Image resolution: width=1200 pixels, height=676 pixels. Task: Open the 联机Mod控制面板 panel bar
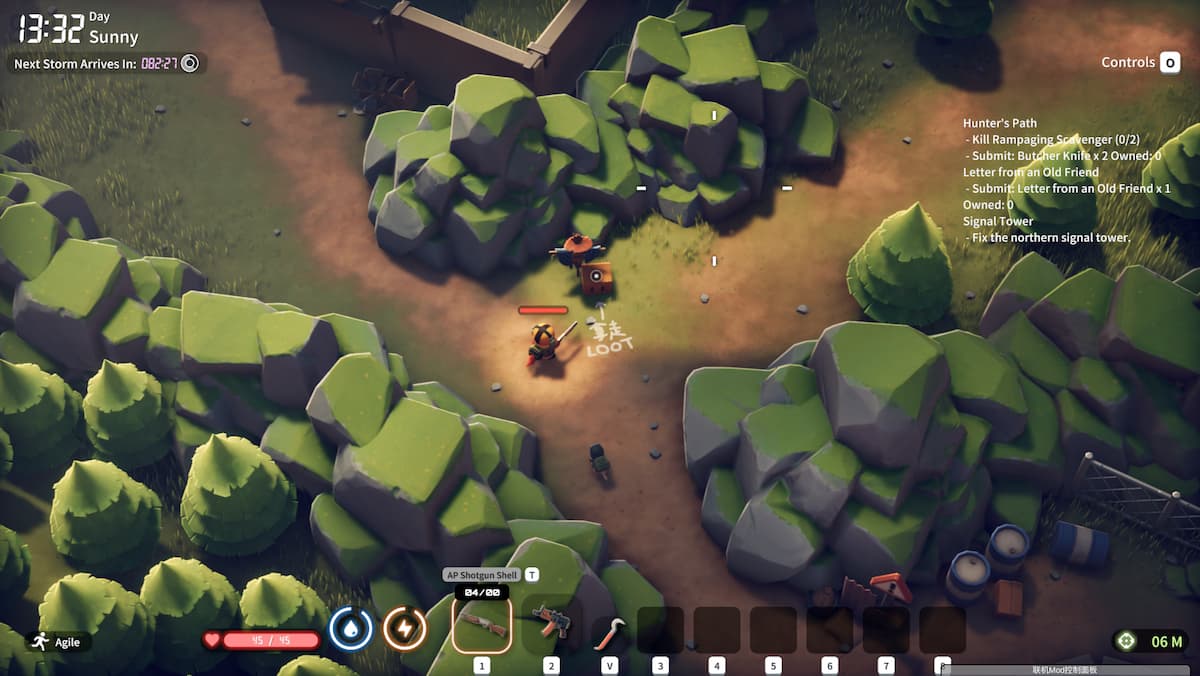tap(1065, 670)
